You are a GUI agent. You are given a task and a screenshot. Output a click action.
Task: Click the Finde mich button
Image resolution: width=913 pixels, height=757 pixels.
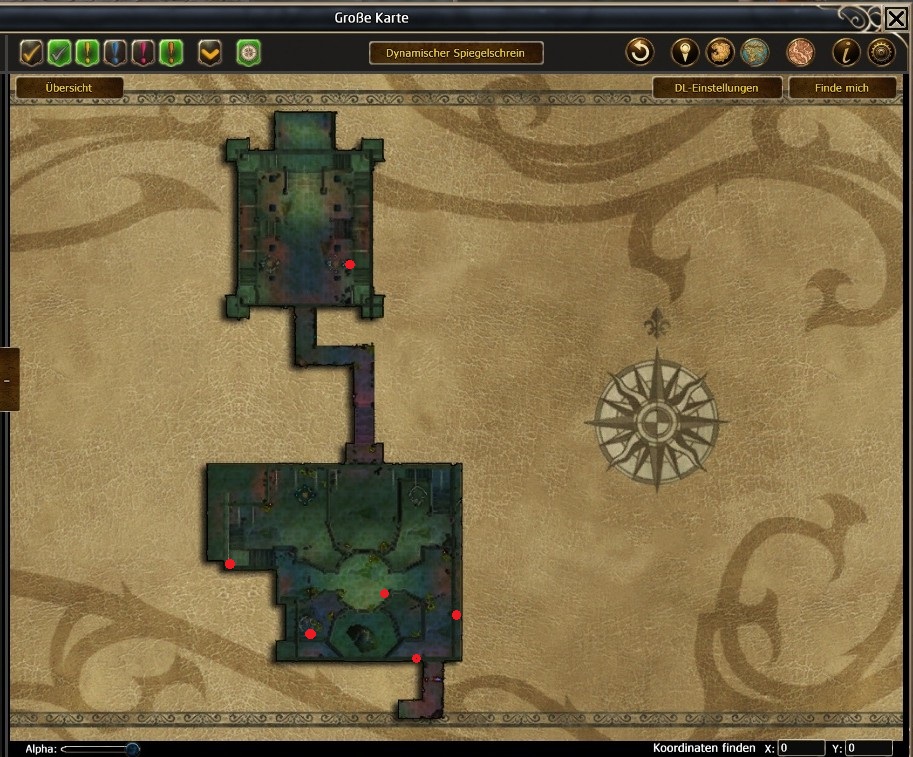click(x=841, y=88)
